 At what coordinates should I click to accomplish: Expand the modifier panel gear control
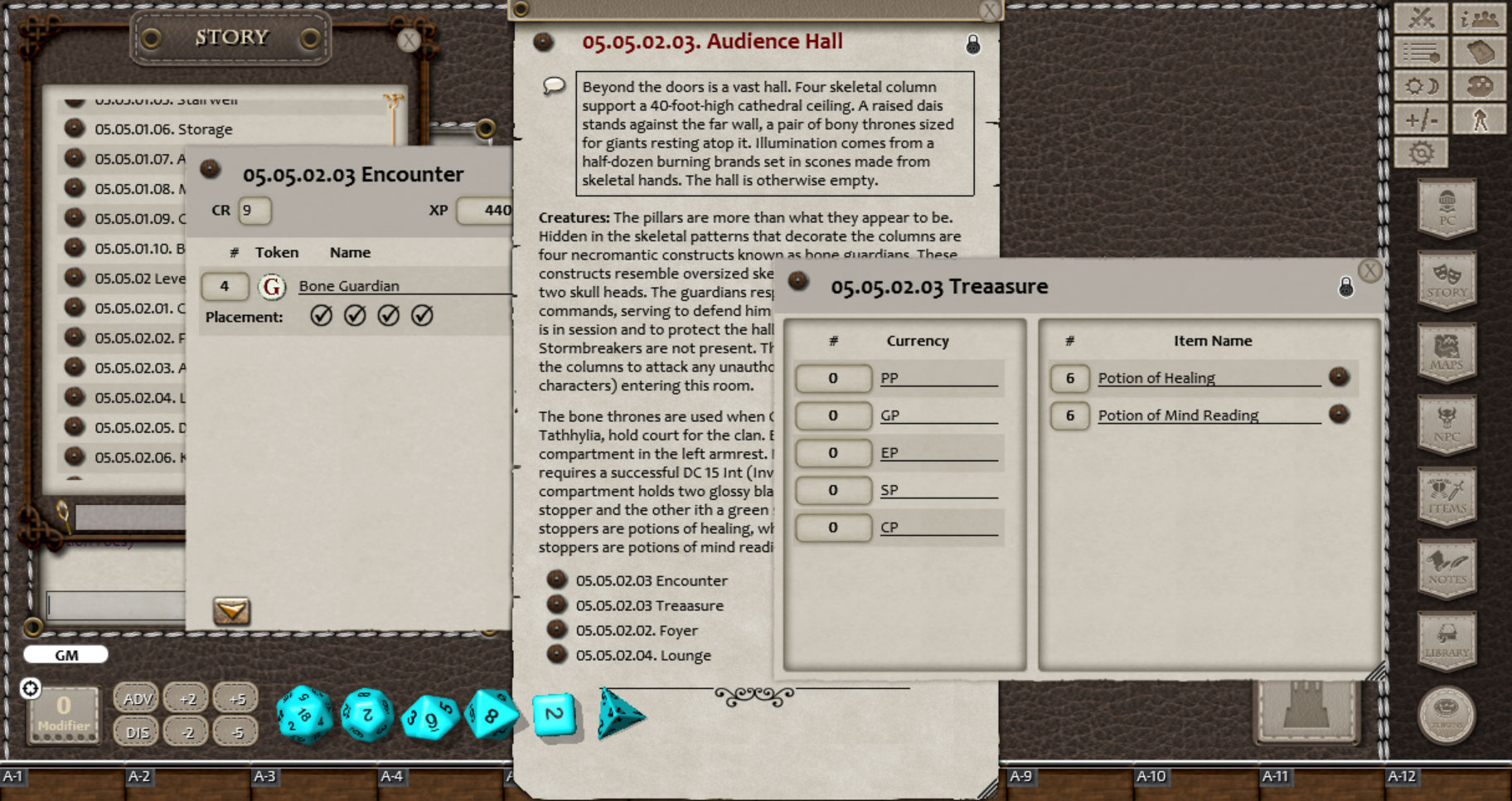(x=31, y=687)
